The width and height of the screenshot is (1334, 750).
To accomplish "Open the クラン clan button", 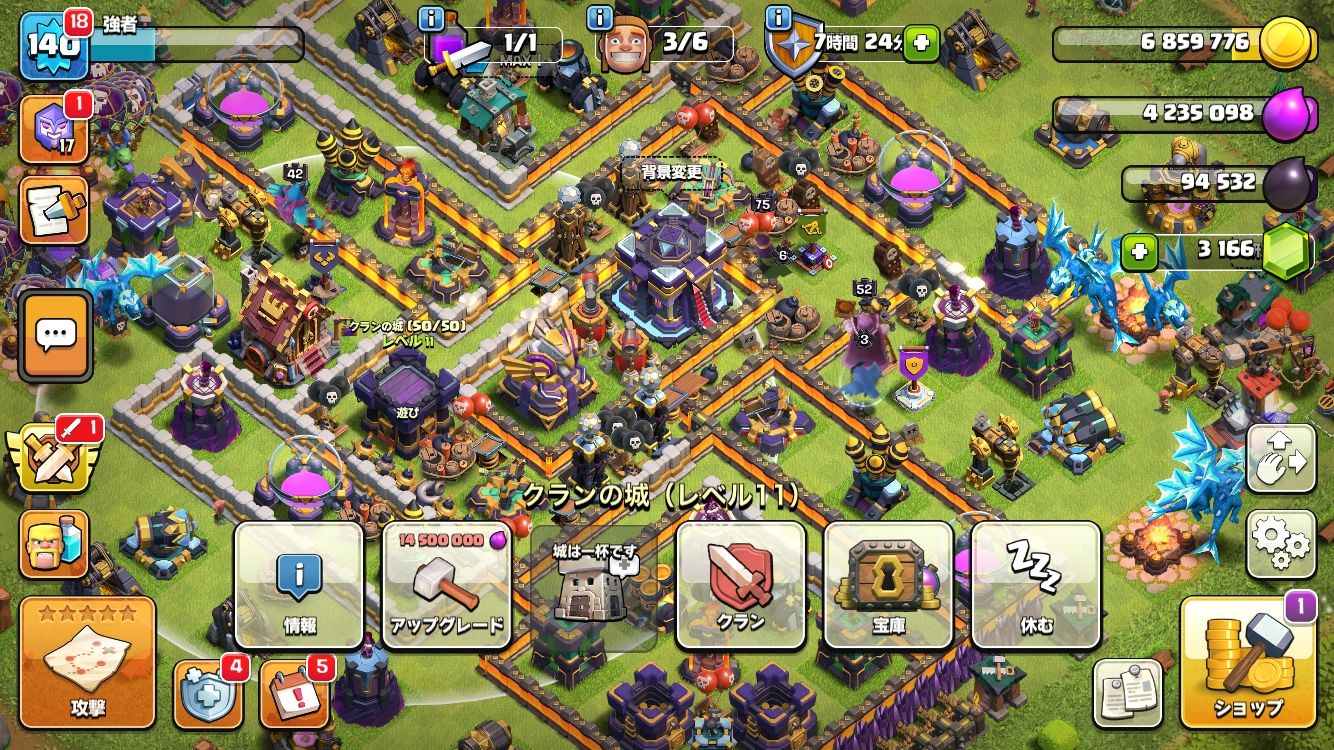I will [x=741, y=586].
